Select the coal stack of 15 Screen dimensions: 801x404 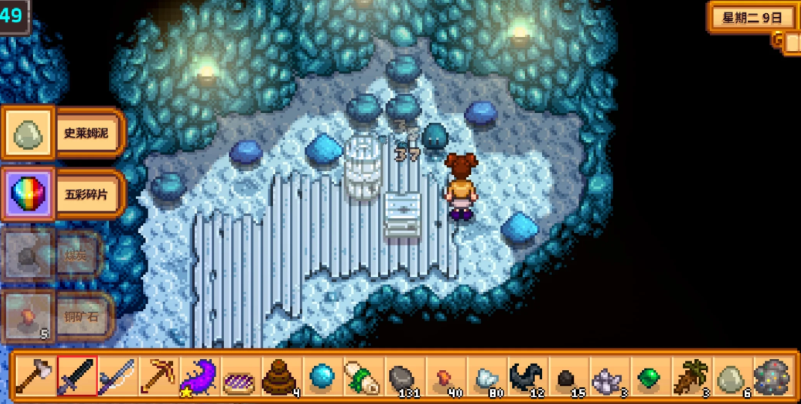click(x=567, y=377)
